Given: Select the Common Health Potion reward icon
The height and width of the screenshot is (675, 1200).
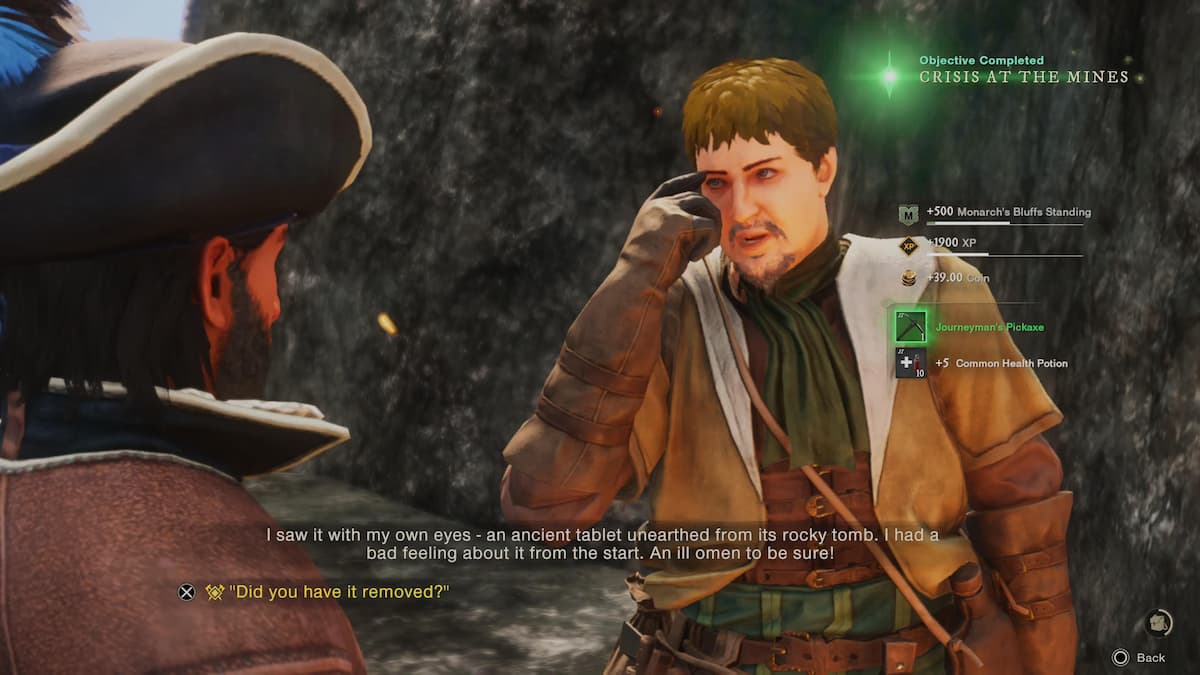Looking at the screenshot, I should click(911, 363).
